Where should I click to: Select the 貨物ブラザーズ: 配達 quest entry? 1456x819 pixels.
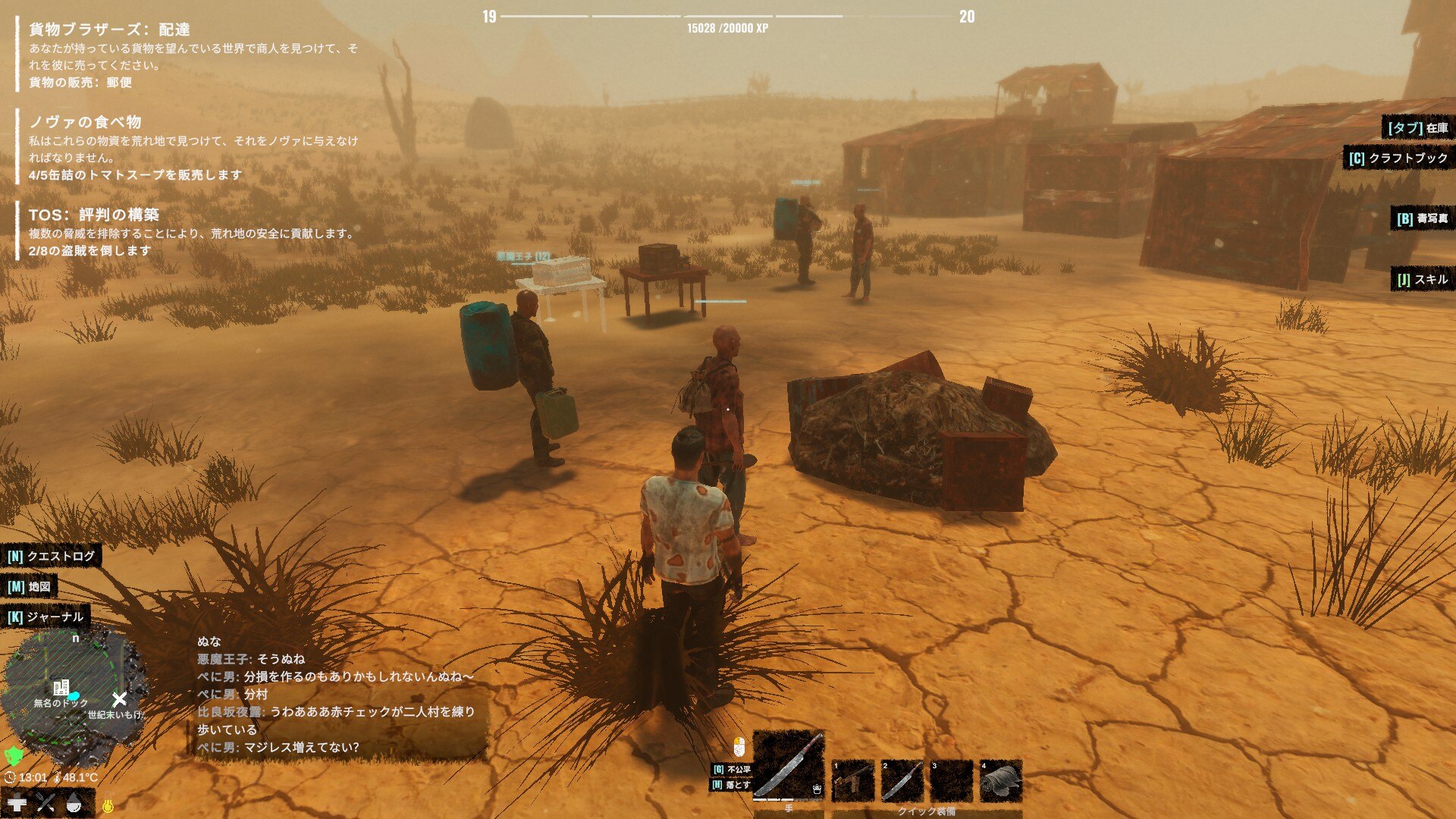(109, 30)
